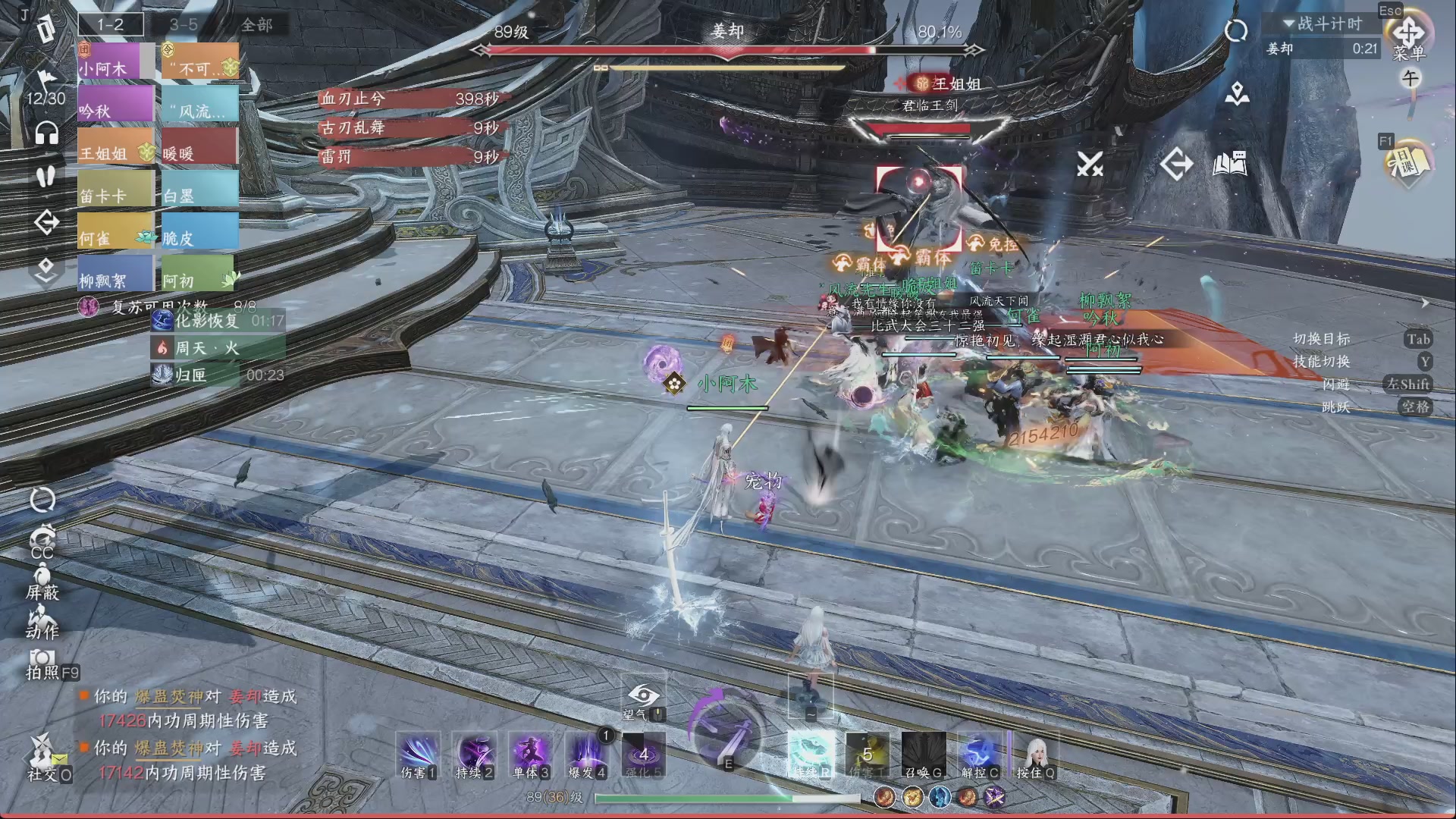
Task: Switch to the 3-5 party group tab
Action: pos(184,25)
